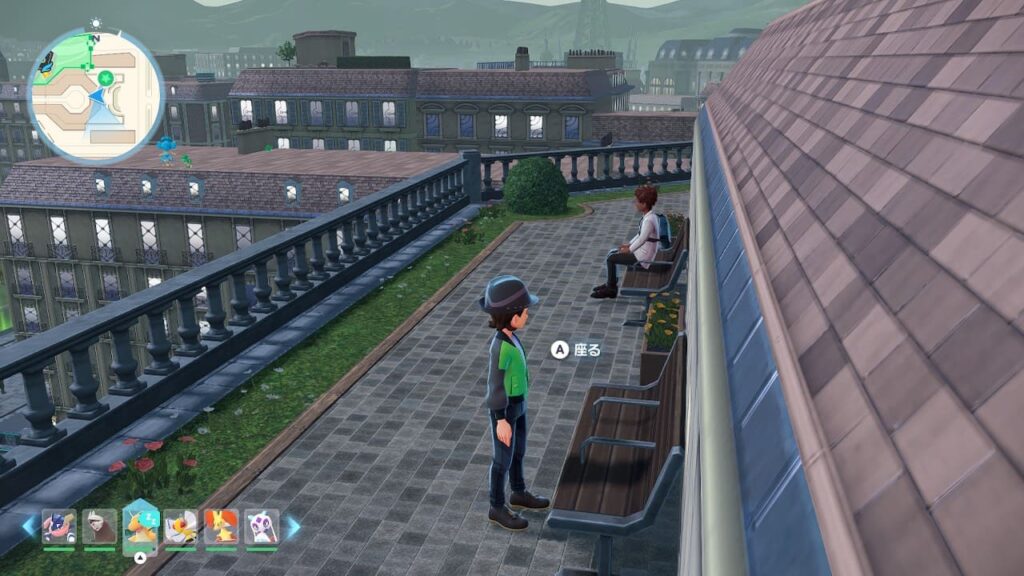Select the white-winged bird Pokémon slot

click(x=181, y=526)
